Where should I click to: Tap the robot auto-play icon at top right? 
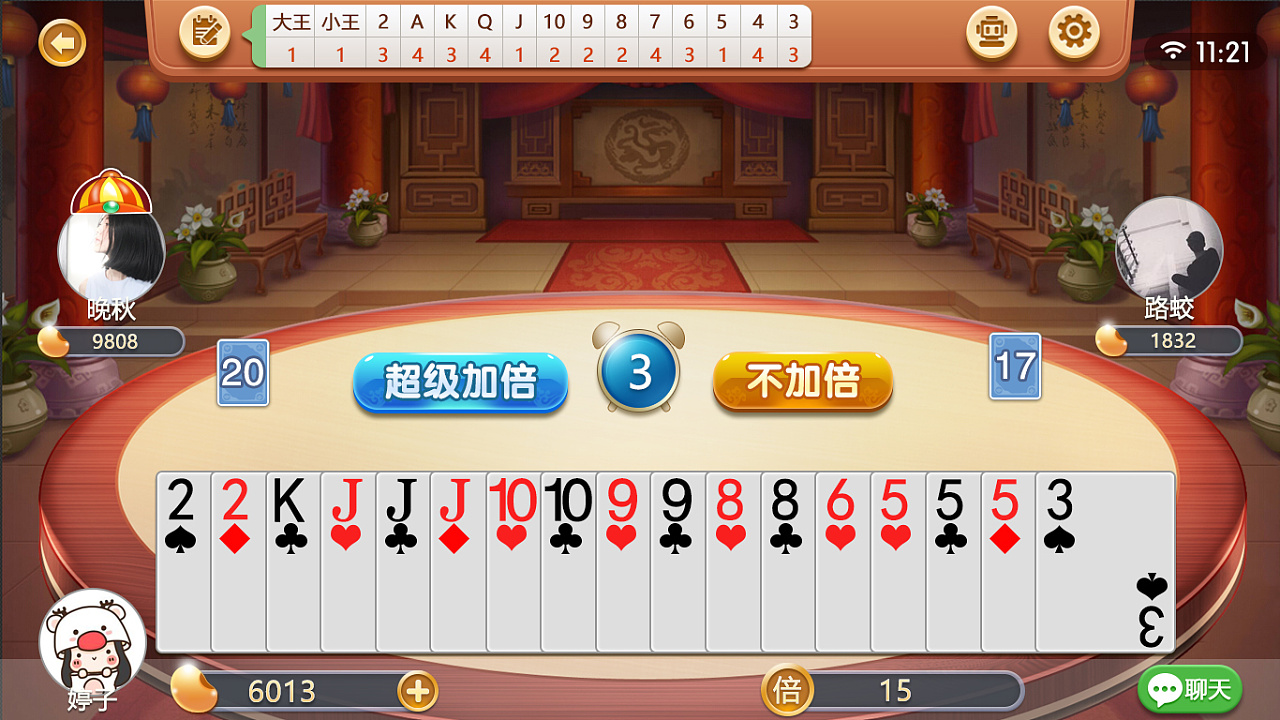(992, 33)
